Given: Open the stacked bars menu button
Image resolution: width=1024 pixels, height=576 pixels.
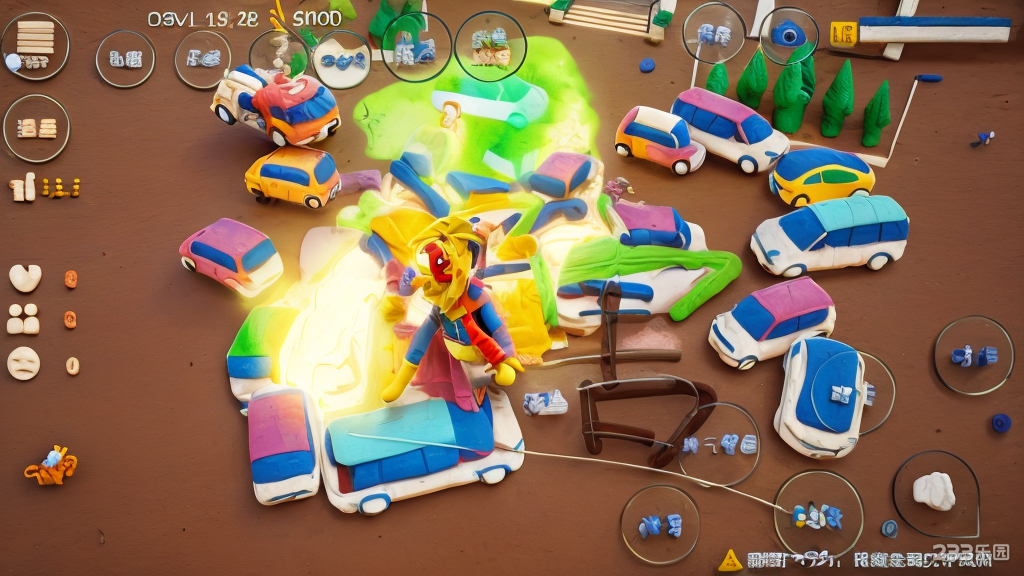Looking at the screenshot, I should [34, 44].
